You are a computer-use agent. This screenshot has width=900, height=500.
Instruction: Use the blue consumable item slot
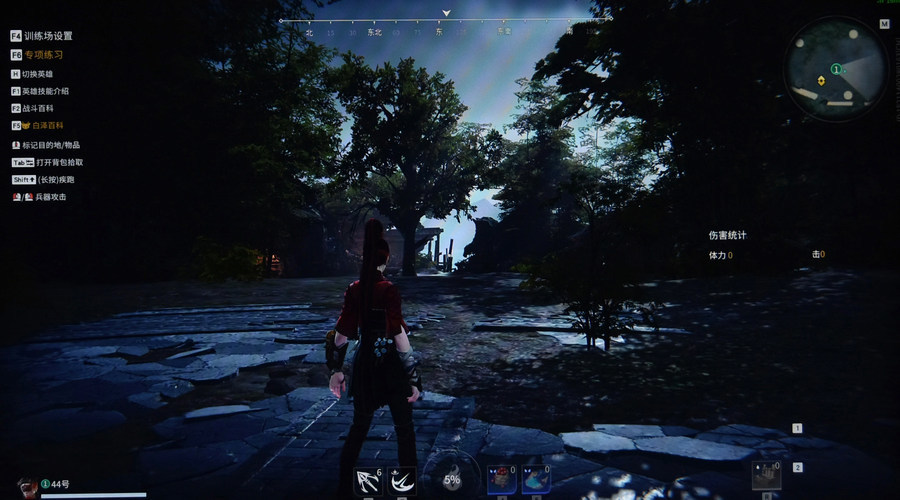click(x=535, y=479)
